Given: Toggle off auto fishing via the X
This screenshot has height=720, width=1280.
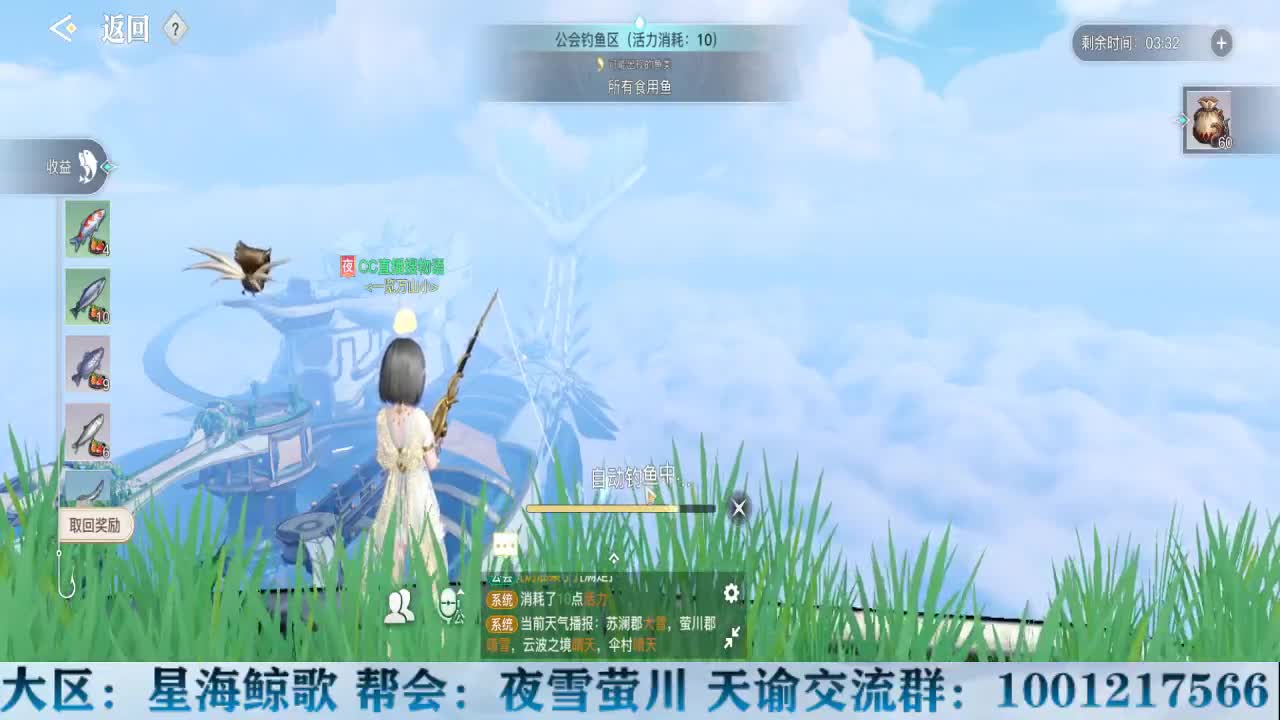Looking at the screenshot, I should pyautogui.click(x=738, y=508).
